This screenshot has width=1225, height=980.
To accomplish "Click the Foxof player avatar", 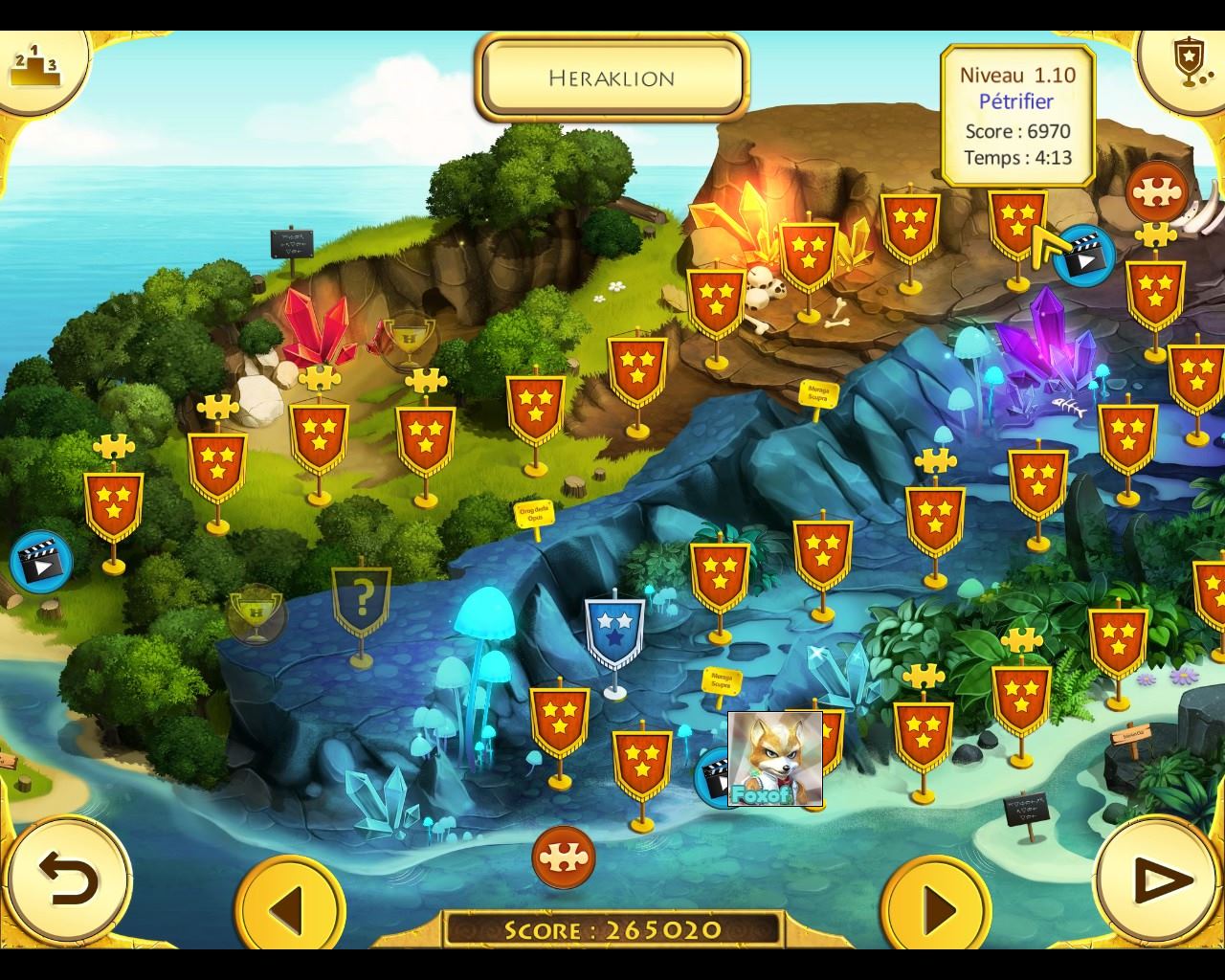I will tap(775, 759).
